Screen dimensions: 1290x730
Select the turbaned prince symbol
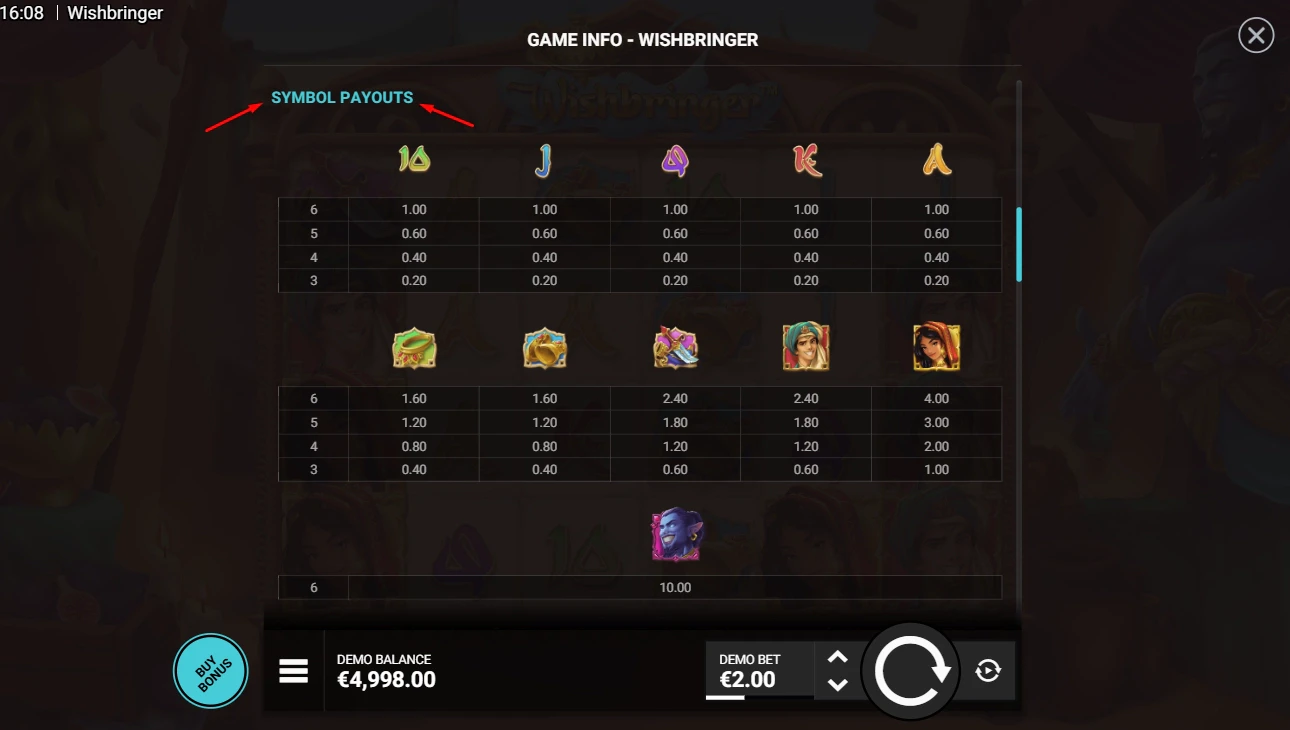pos(806,346)
